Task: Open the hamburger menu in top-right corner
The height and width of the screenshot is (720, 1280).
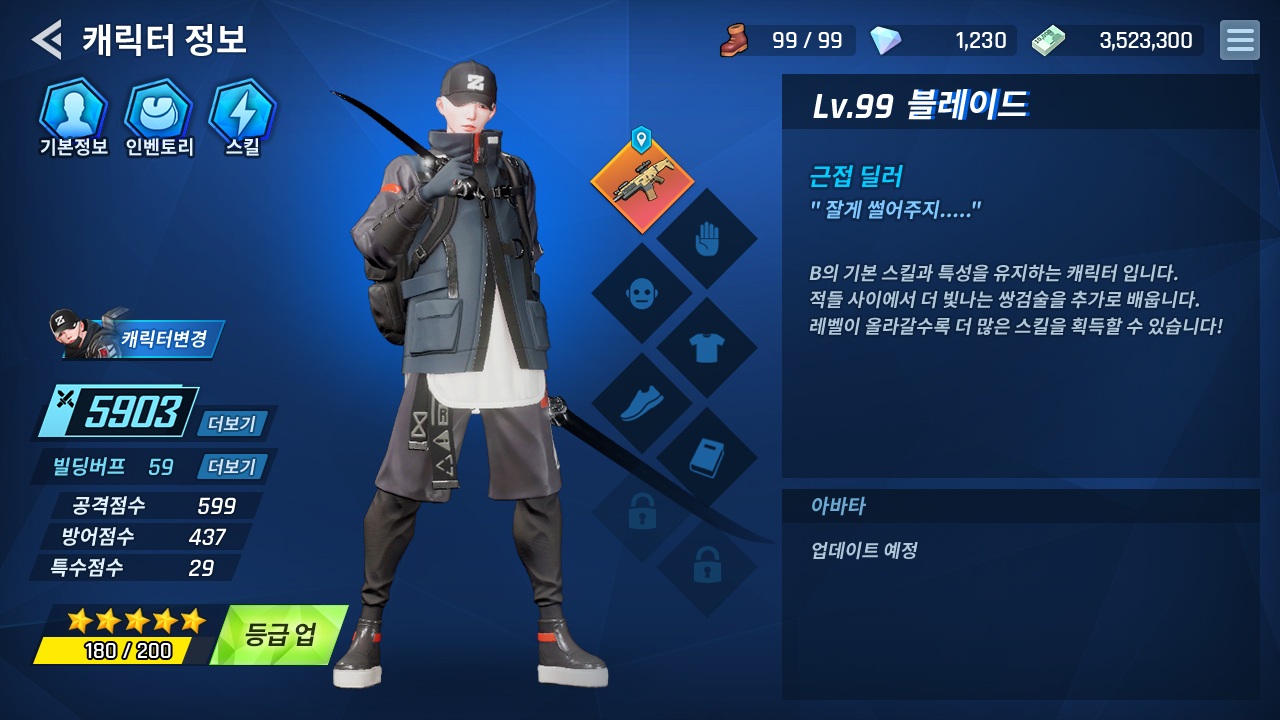Action: point(1239,40)
